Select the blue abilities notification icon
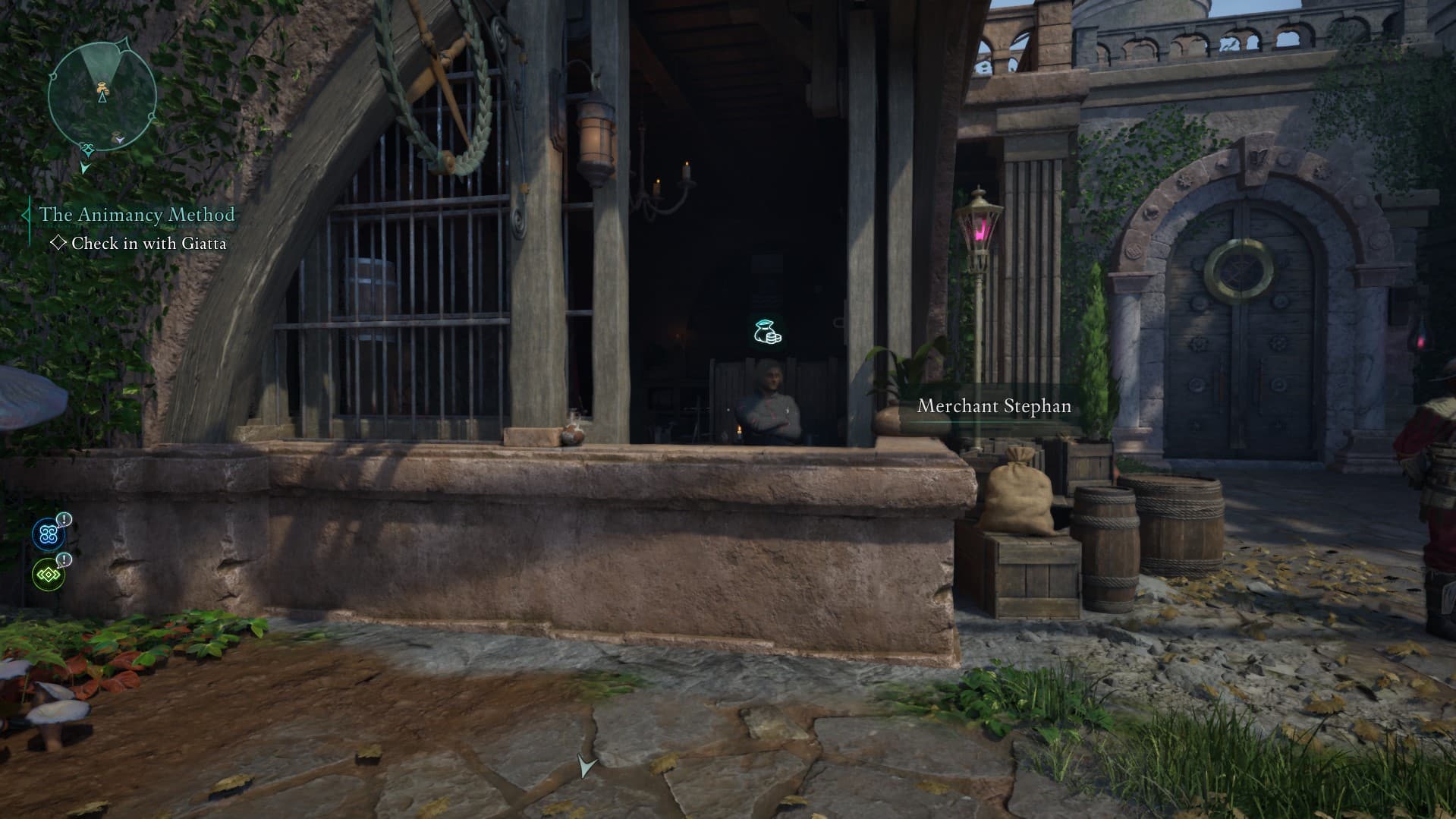This screenshot has height=819, width=1456. tap(49, 534)
